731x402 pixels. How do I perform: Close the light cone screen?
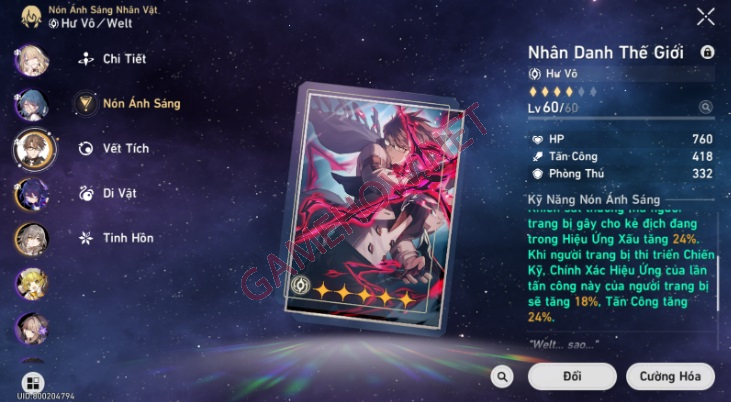pyautogui.click(x=706, y=16)
